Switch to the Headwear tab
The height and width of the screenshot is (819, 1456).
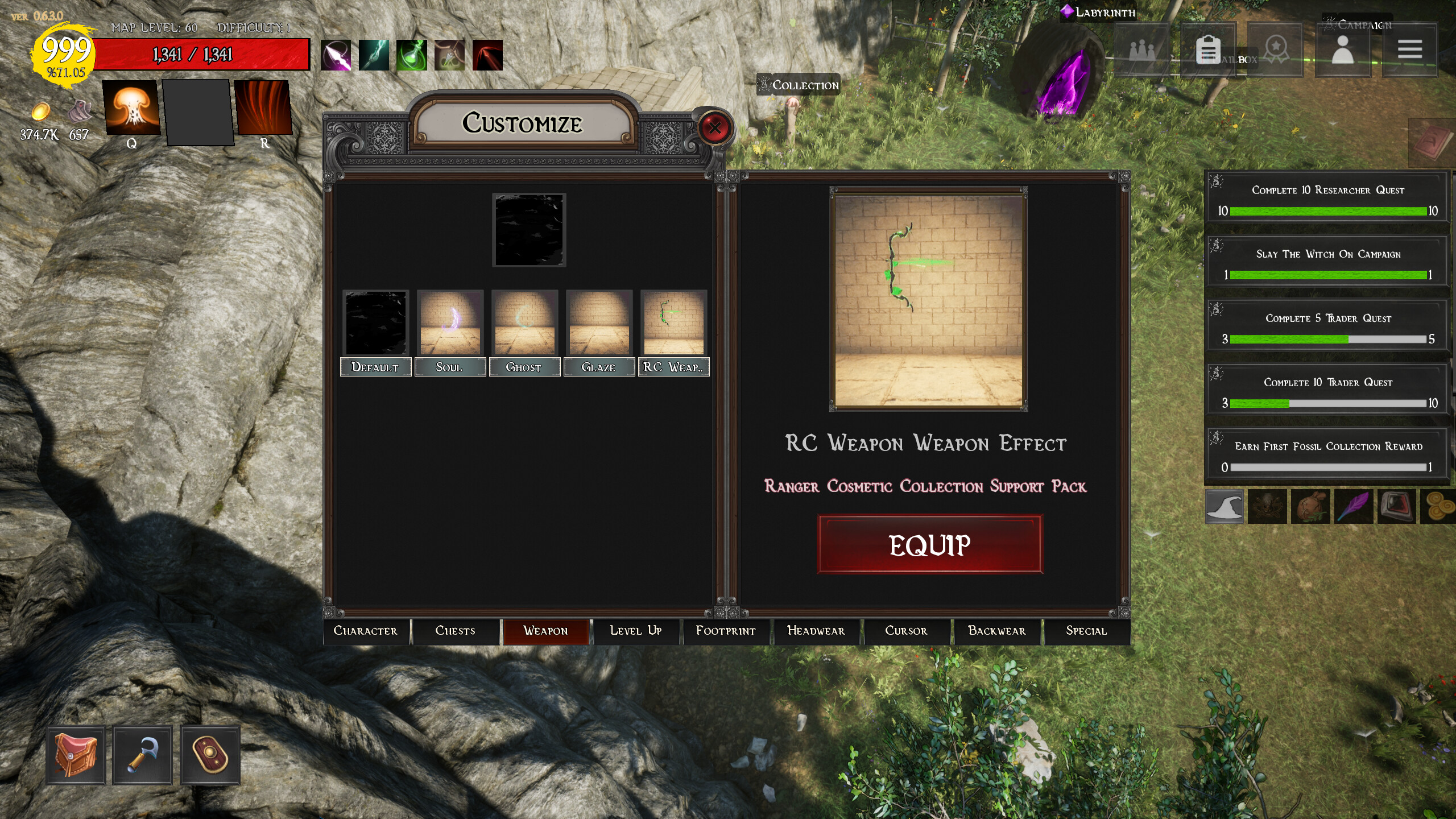[816, 631]
